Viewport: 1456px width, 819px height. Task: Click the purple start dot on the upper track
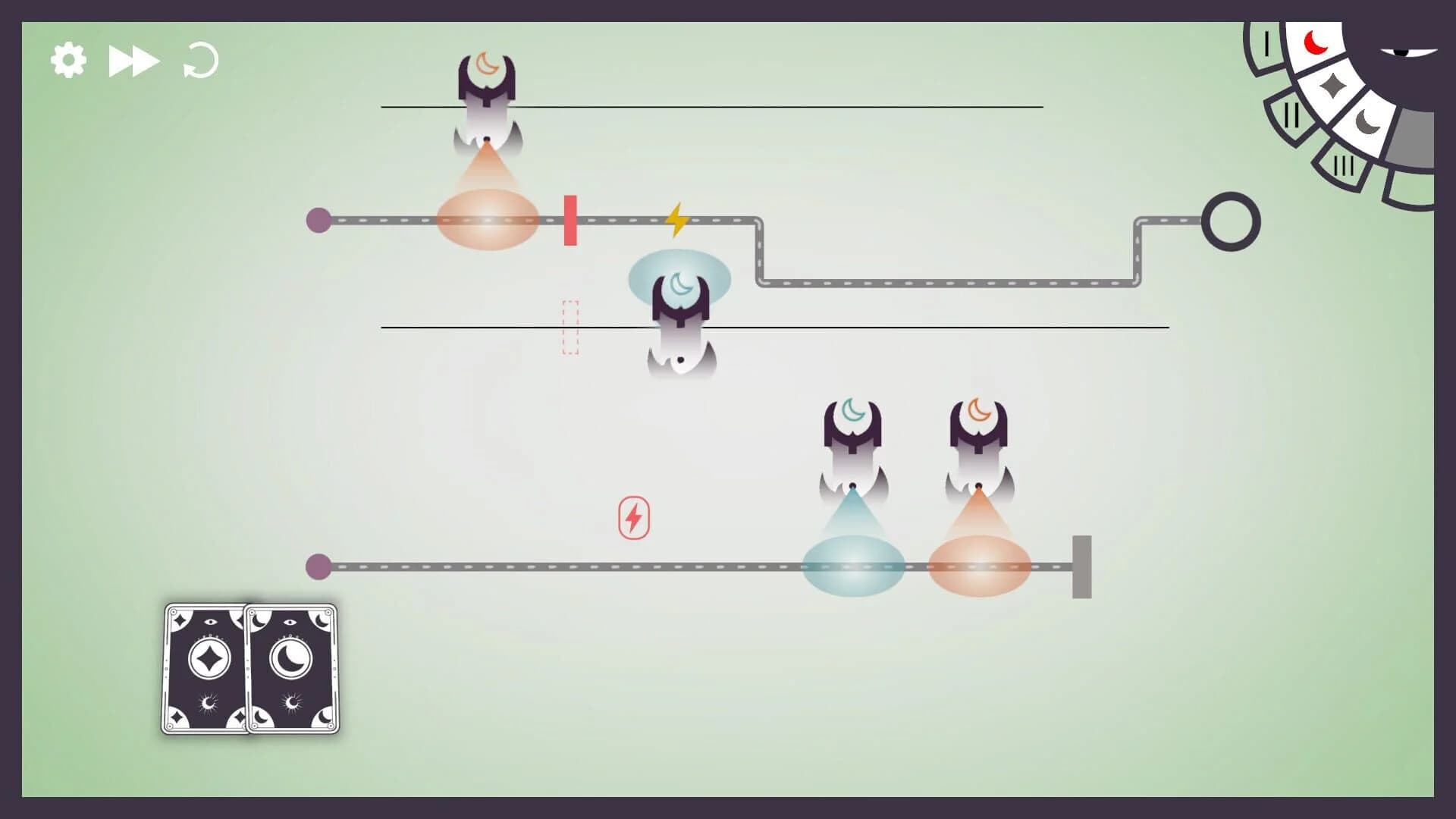319,221
